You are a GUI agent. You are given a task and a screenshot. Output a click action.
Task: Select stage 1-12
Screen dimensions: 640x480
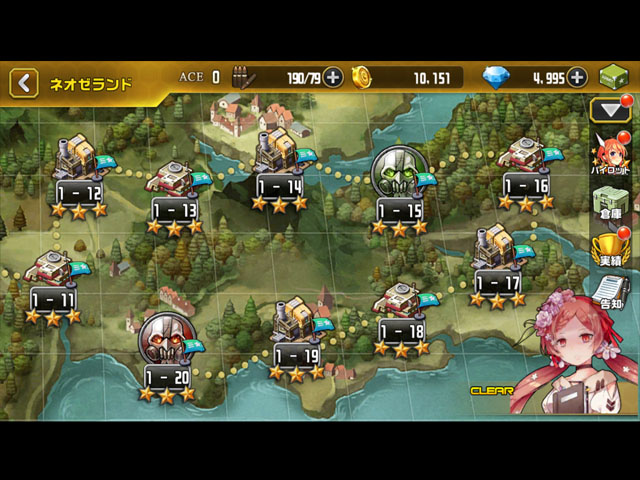[79, 175]
